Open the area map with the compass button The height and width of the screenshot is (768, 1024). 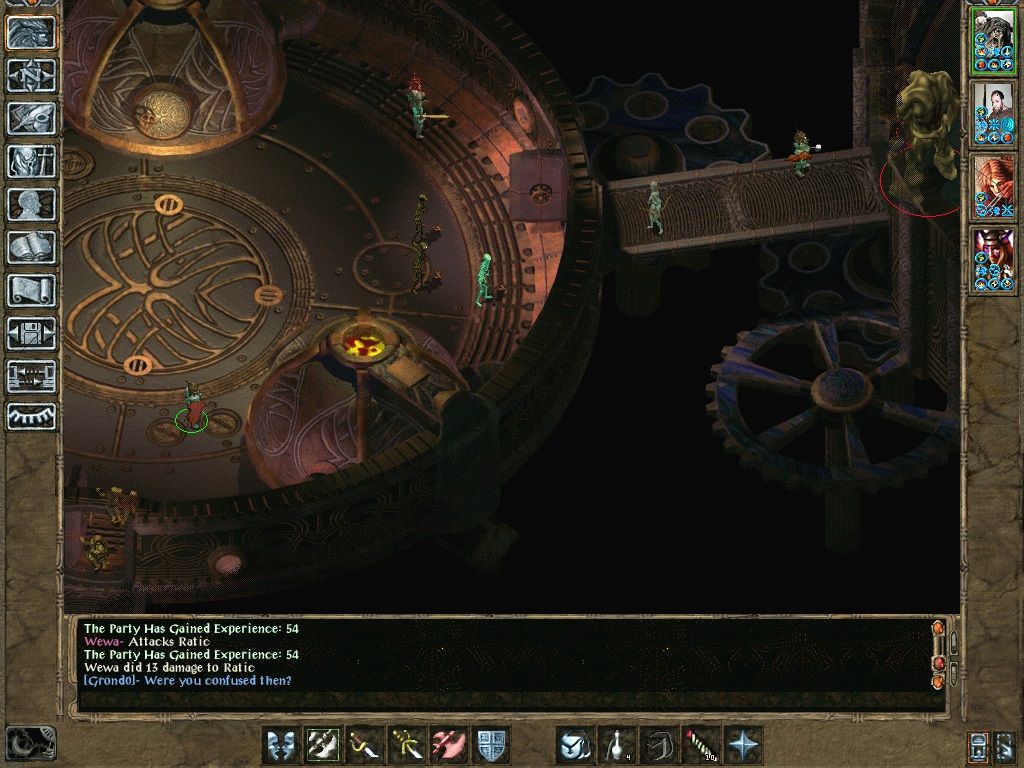click(x=31, y=75)
